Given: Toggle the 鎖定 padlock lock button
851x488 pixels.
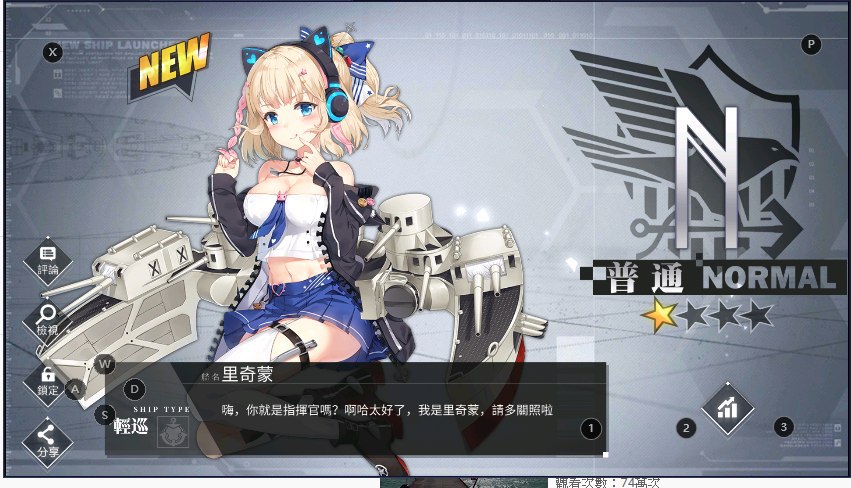Looking at the screenshot, I should click(48, 380).
